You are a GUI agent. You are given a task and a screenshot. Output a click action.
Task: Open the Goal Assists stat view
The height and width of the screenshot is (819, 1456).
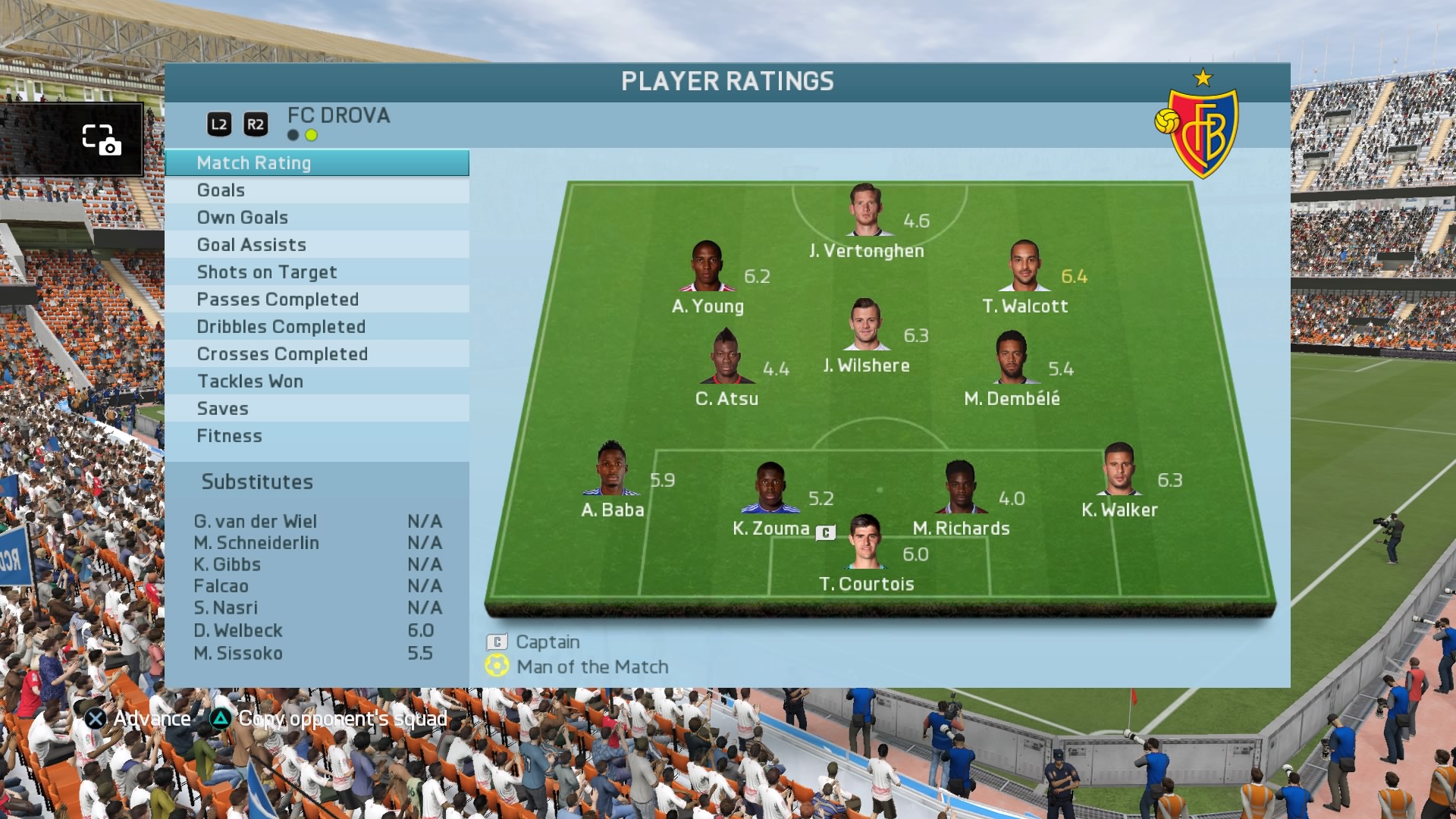316,245
